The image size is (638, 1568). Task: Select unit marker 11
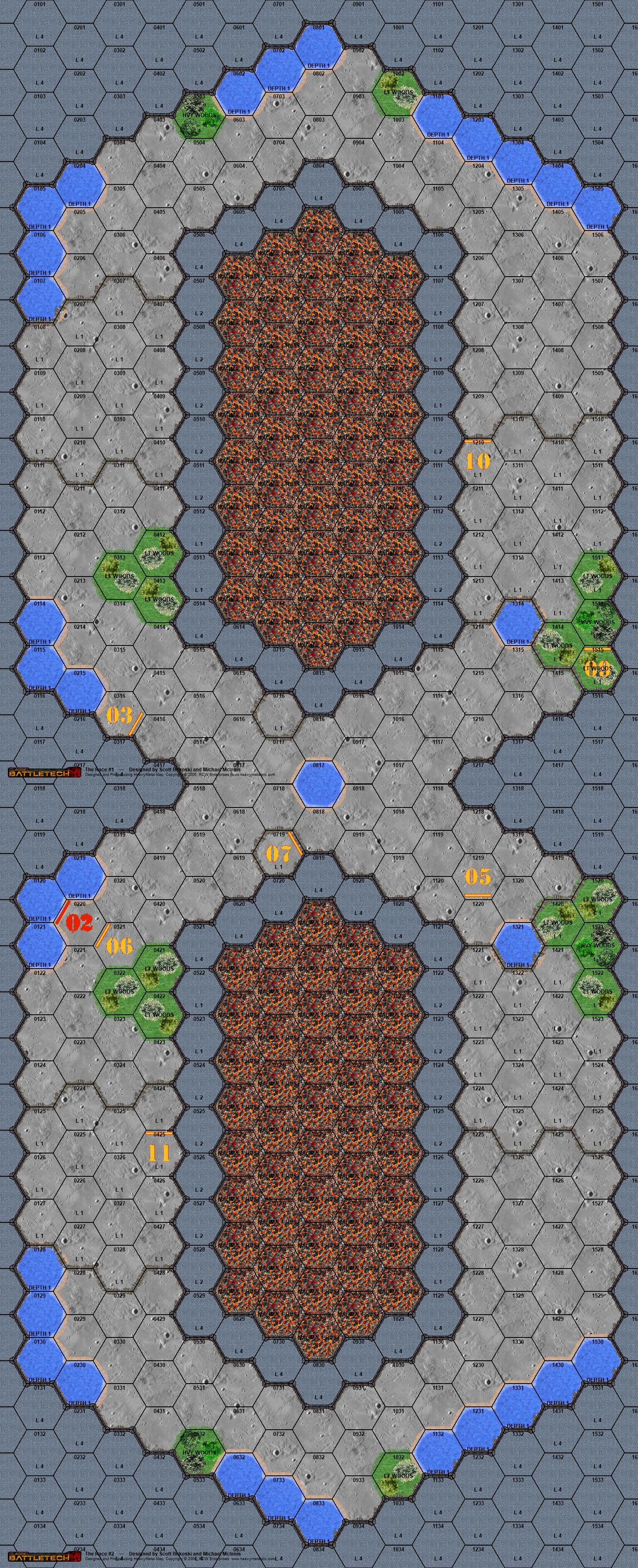click(159, 1153)
